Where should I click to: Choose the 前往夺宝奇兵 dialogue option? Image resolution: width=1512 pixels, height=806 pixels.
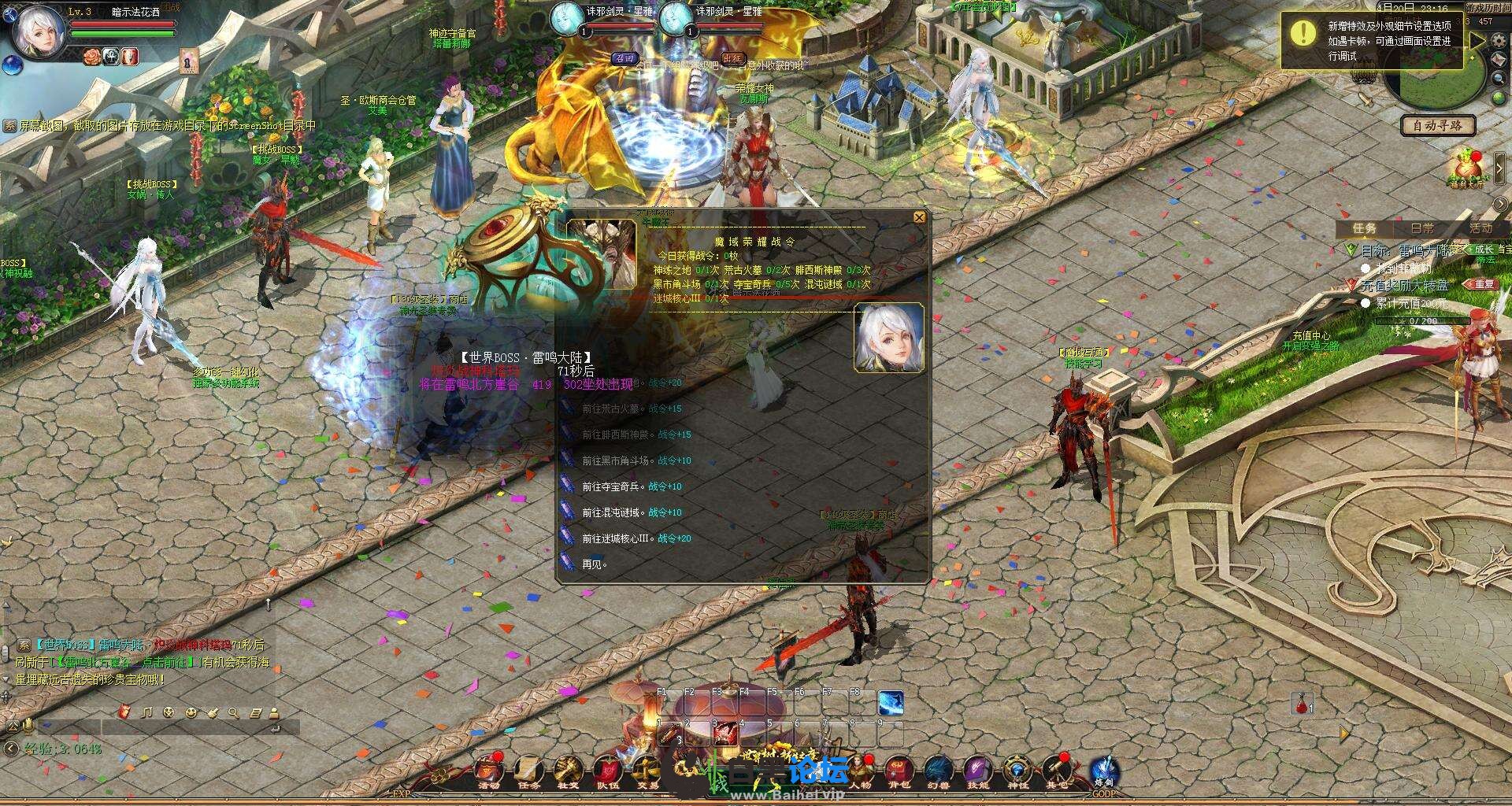point(612,487)
